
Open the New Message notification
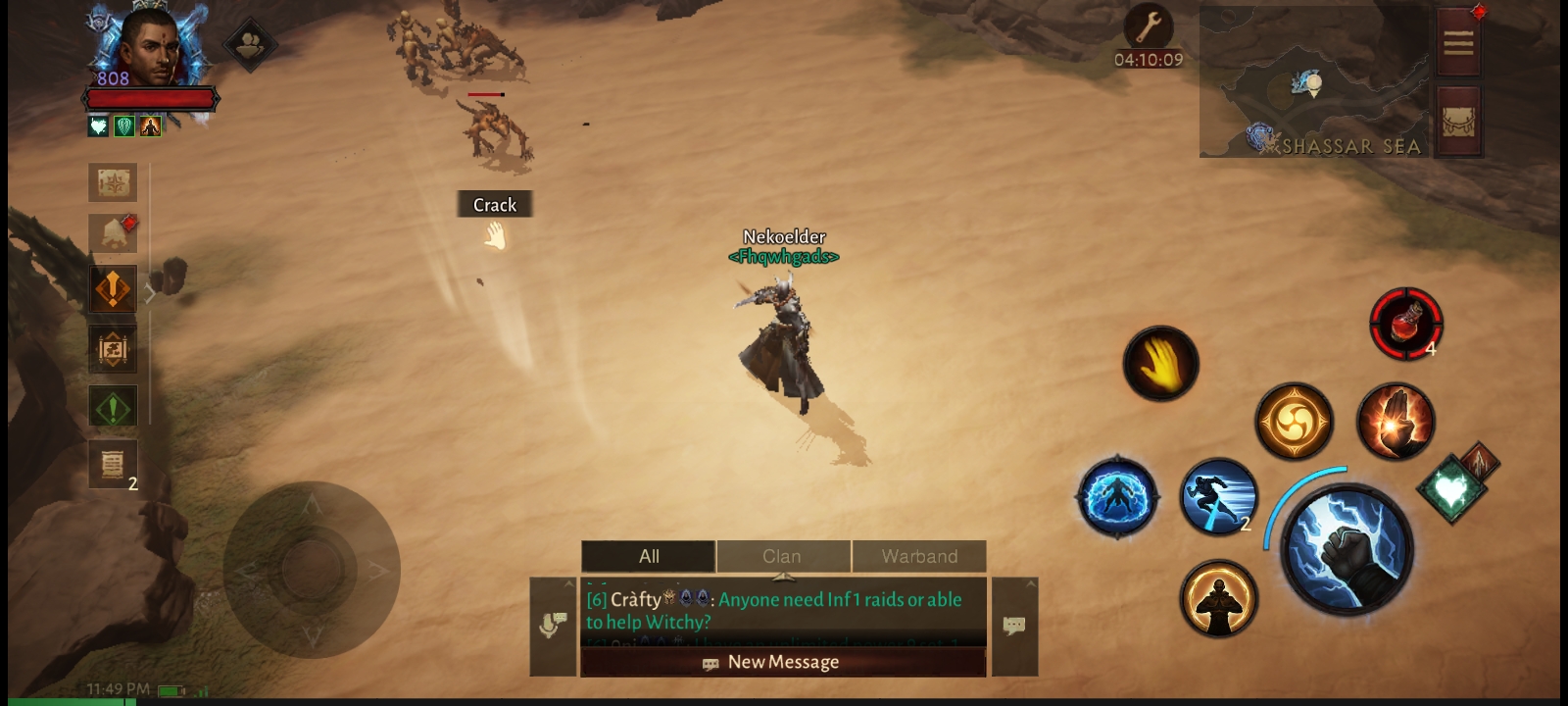[x=783, y=662]
